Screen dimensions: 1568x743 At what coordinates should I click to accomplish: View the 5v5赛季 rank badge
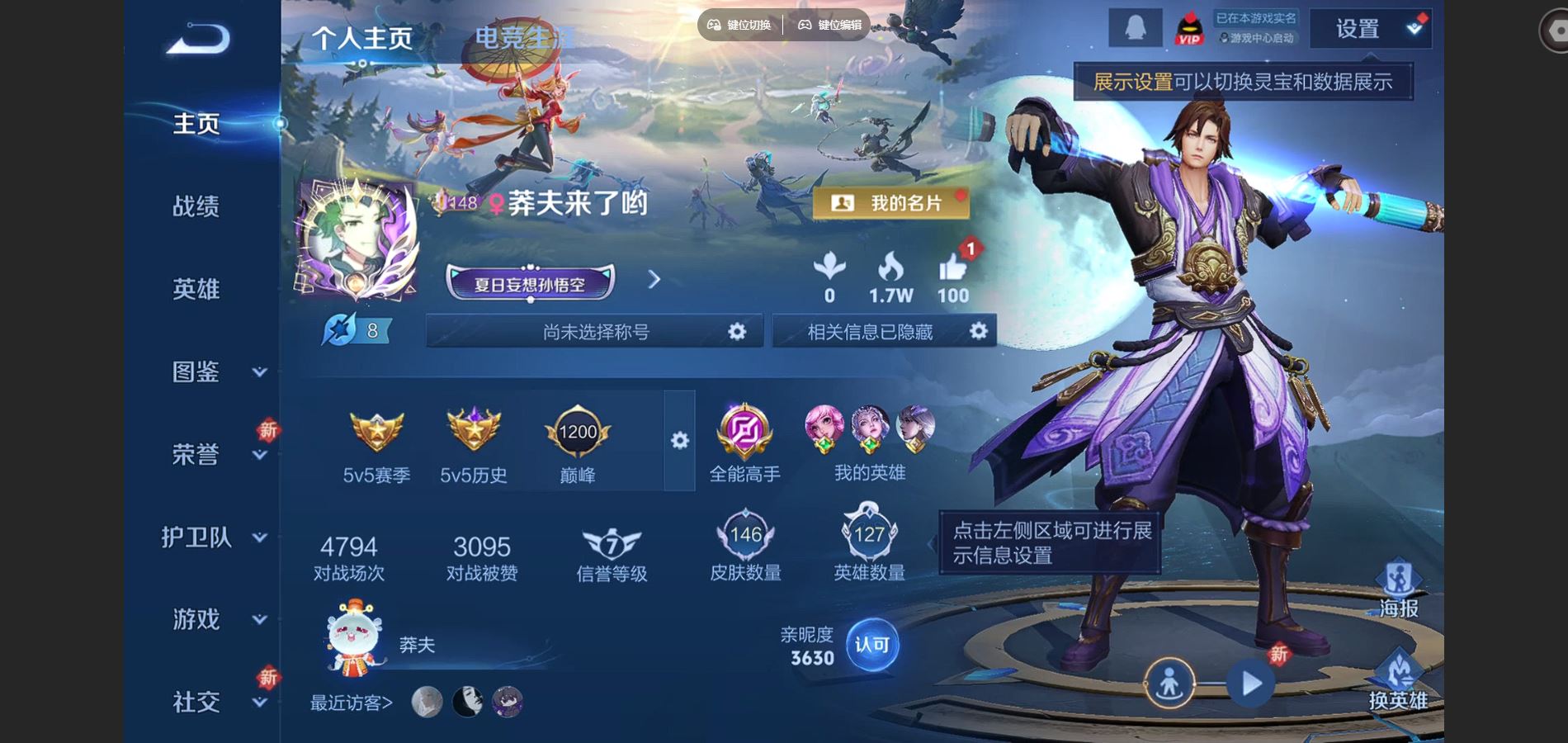[376, 446]
